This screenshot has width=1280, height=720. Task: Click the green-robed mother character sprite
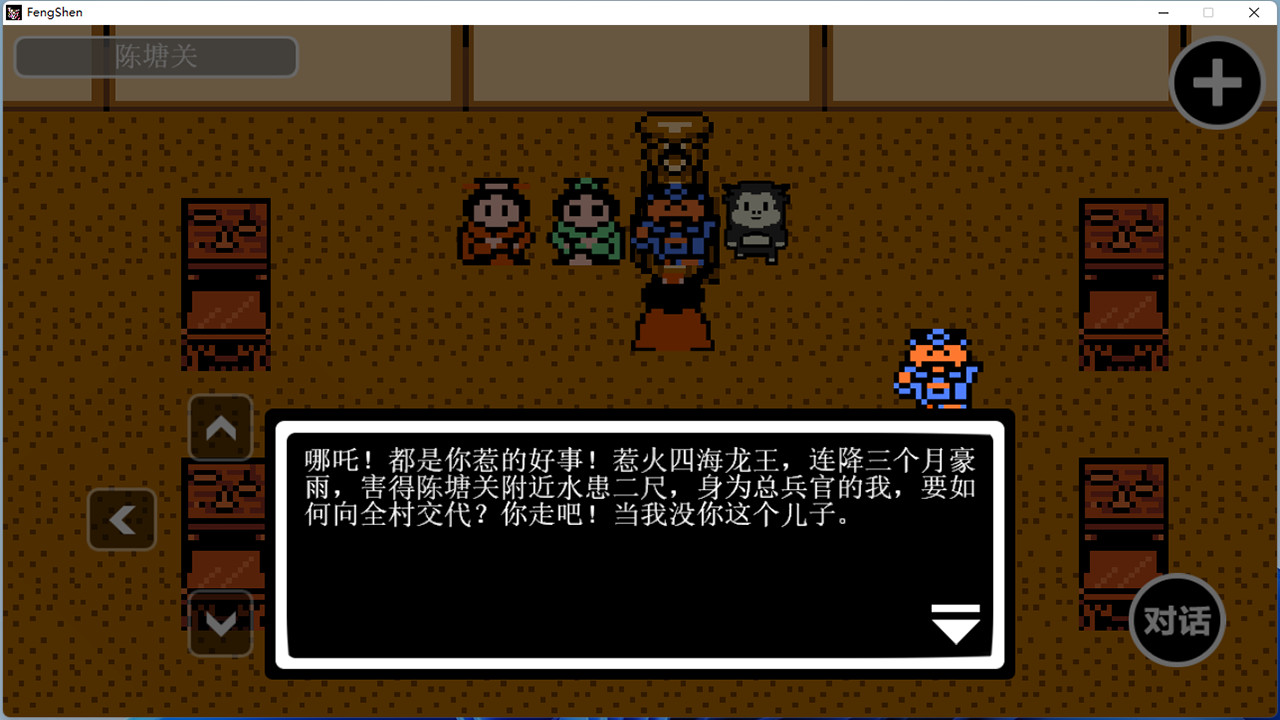585,222
